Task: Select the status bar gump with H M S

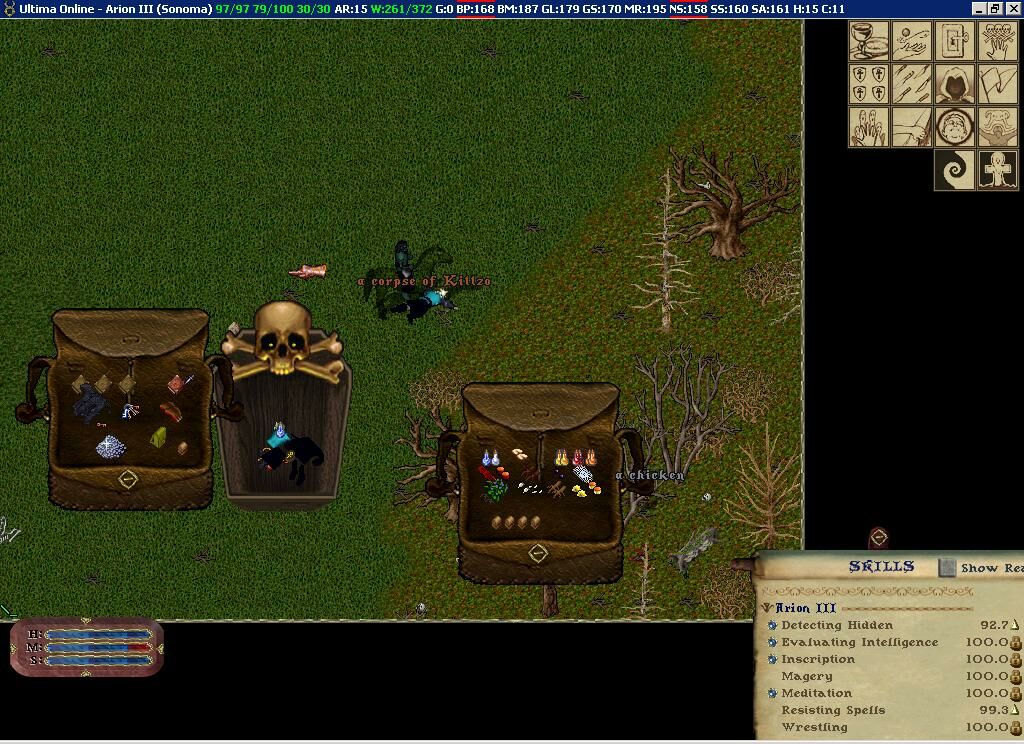Action: (86, 647)
